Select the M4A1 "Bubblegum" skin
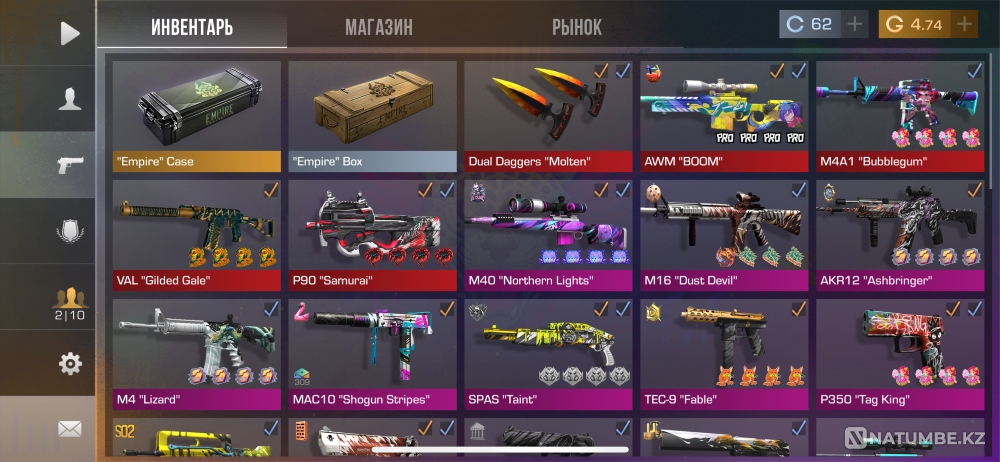 900,115
